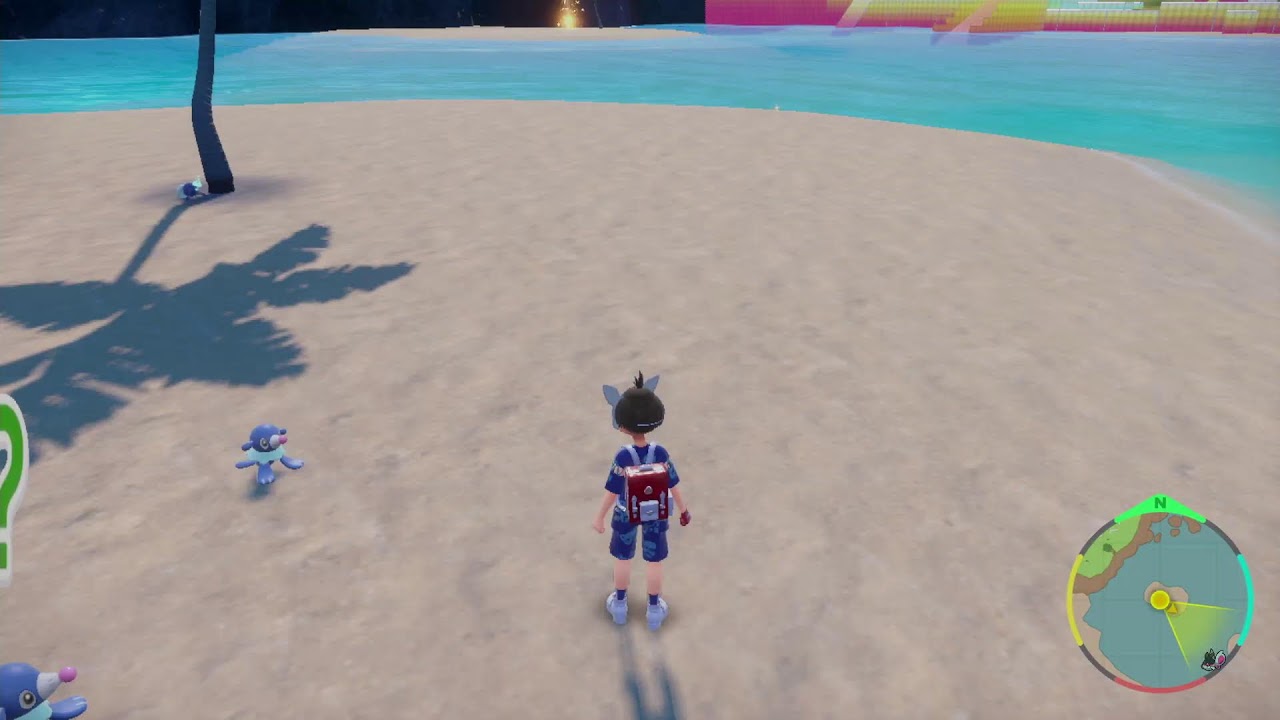
Task: Open the circular minimap
Action: 1159,600
